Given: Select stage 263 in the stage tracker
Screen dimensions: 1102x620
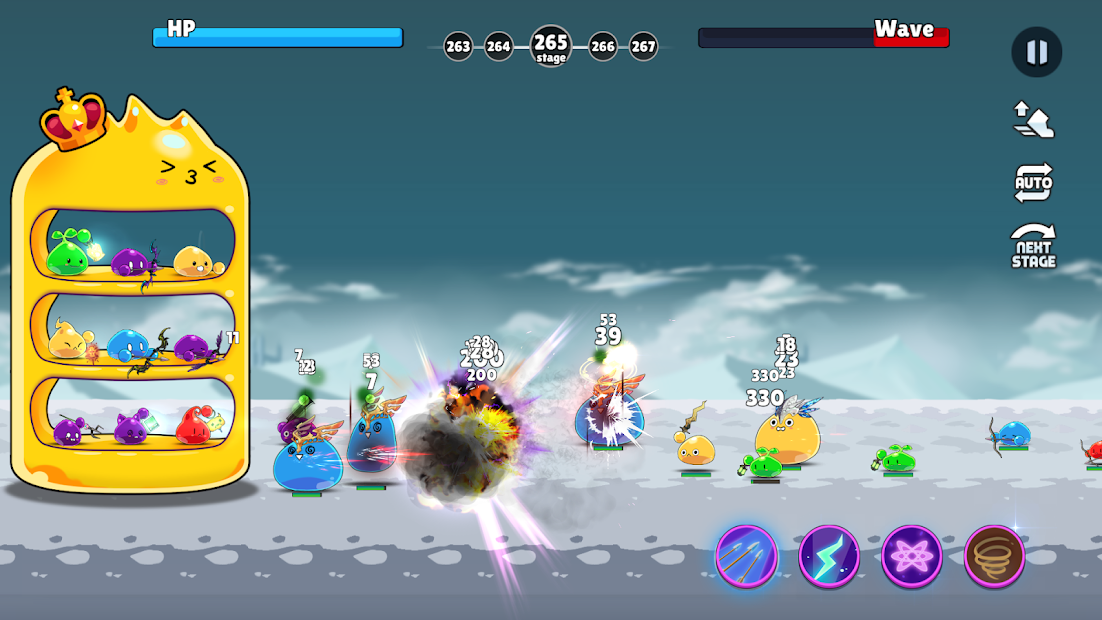Looking at the screenshot, I should pyautogui.click(x=458, y=46).
